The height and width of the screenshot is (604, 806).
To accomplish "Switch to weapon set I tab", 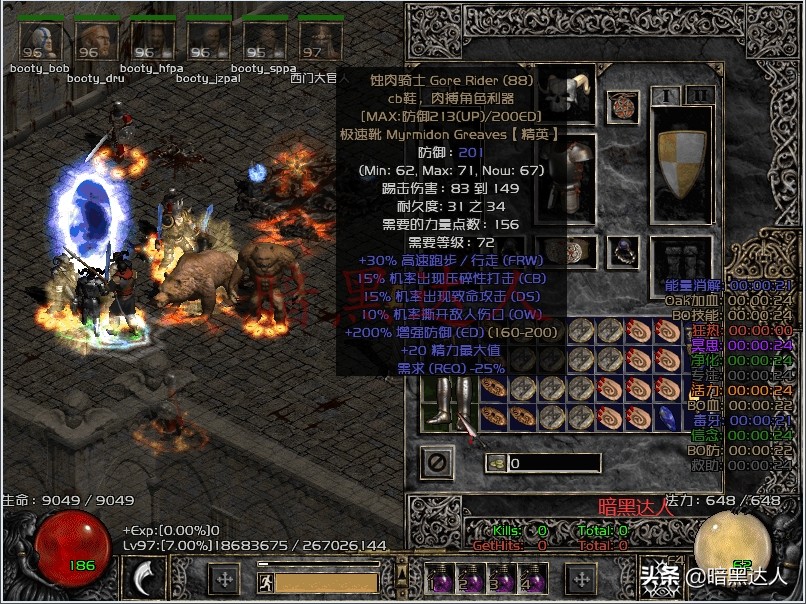I will click(x=665, y=95).
